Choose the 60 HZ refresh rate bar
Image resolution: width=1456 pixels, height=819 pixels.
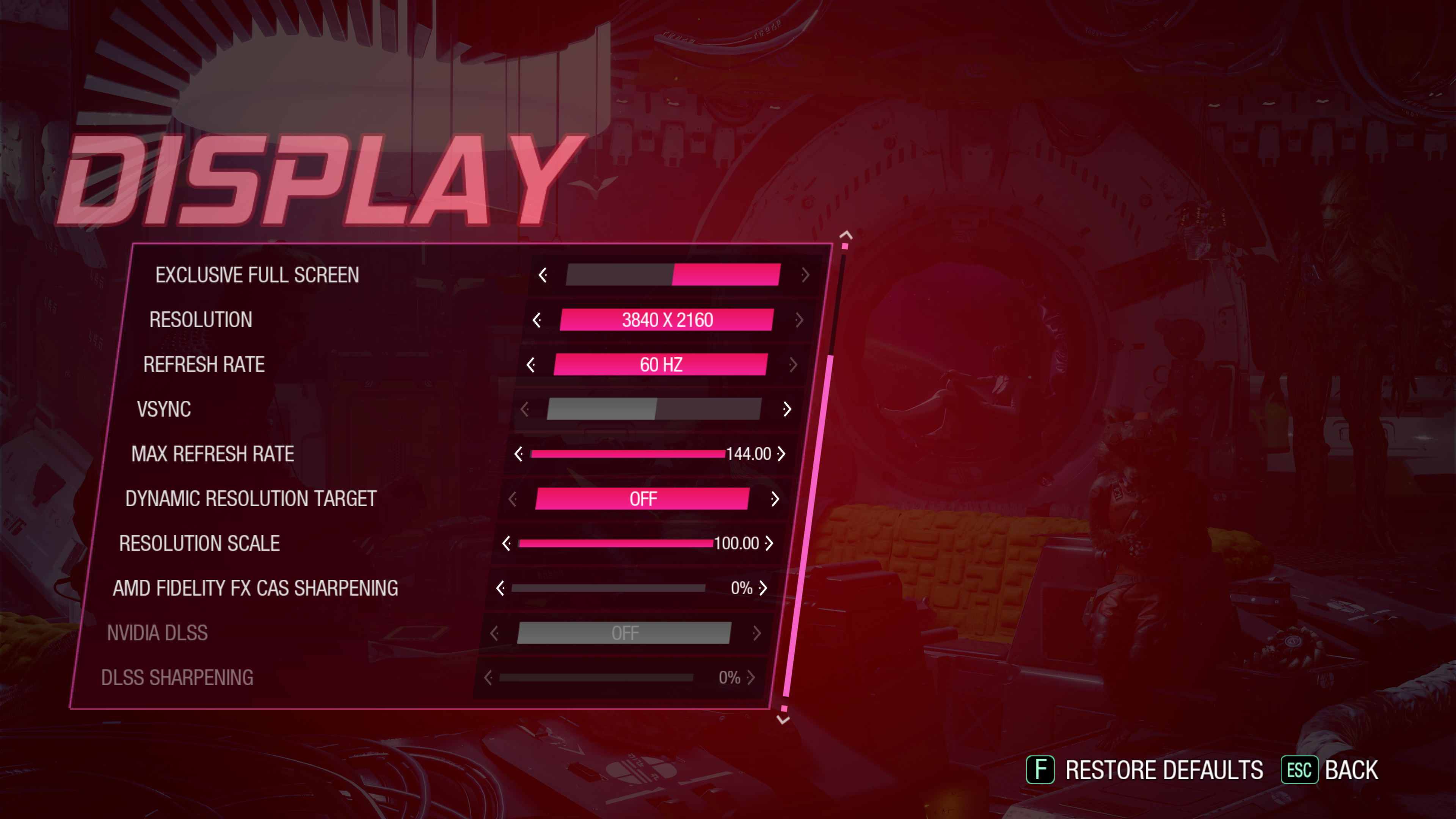coord(660,364)
